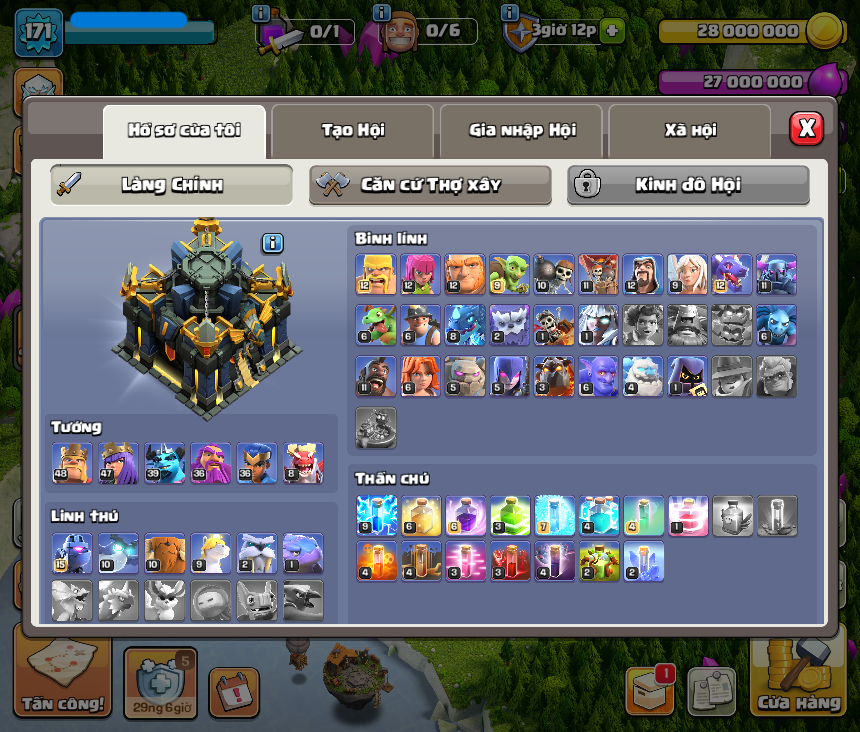Select the Xã hội tab
860x732 pixels.
tap(690, 130)
